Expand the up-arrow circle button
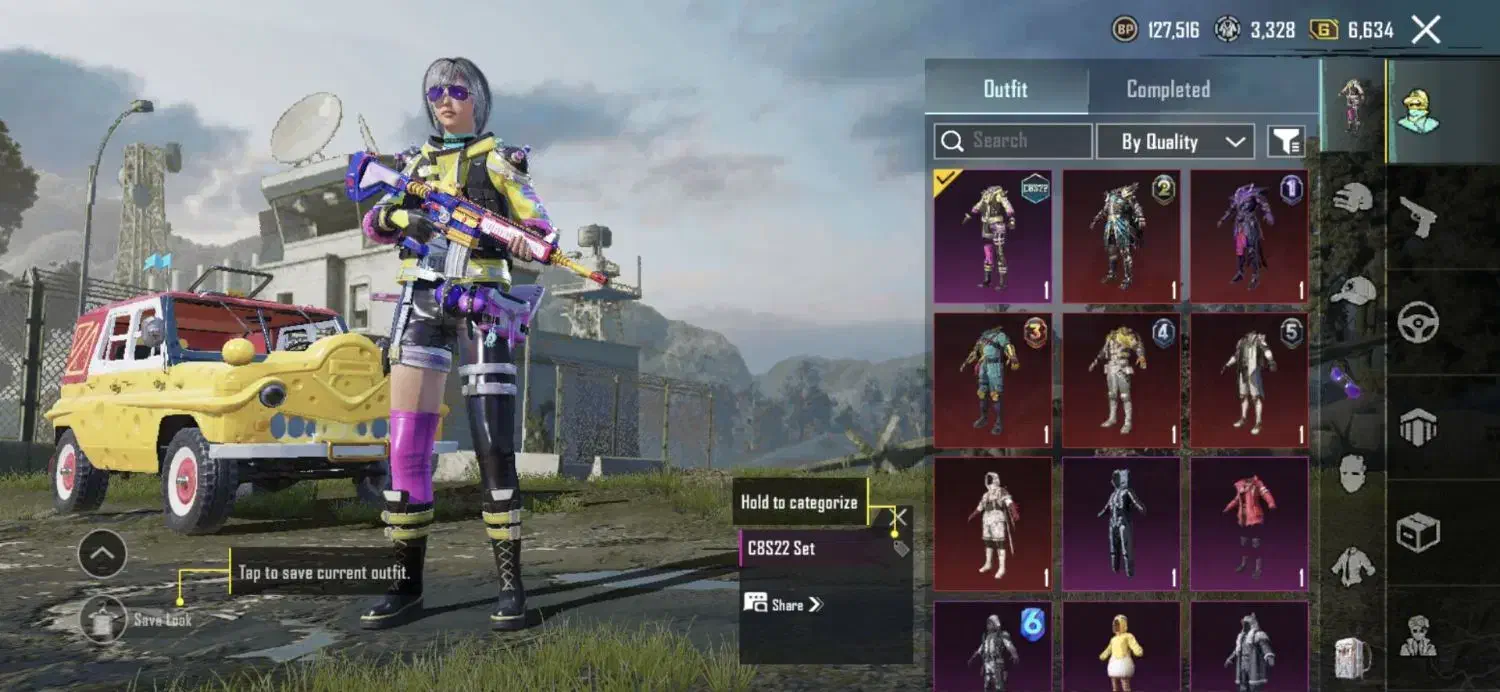This screenshot has width=1500, height=692. coord(102,554)
